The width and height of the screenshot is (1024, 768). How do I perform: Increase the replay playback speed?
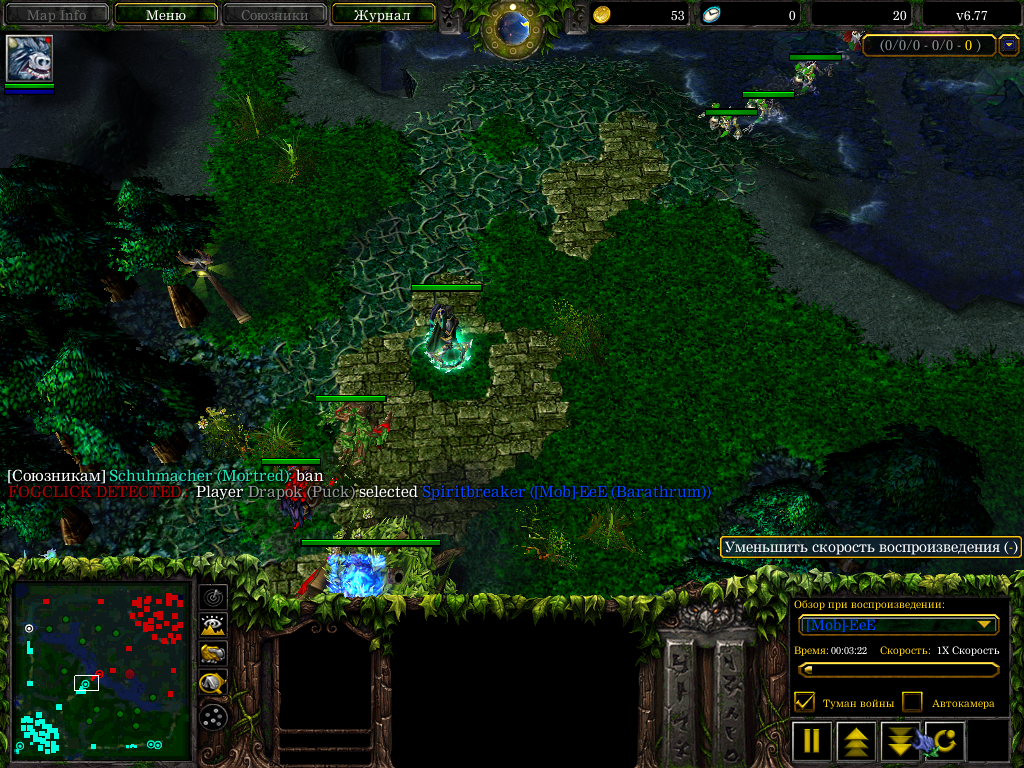click(x=856, y=741)
